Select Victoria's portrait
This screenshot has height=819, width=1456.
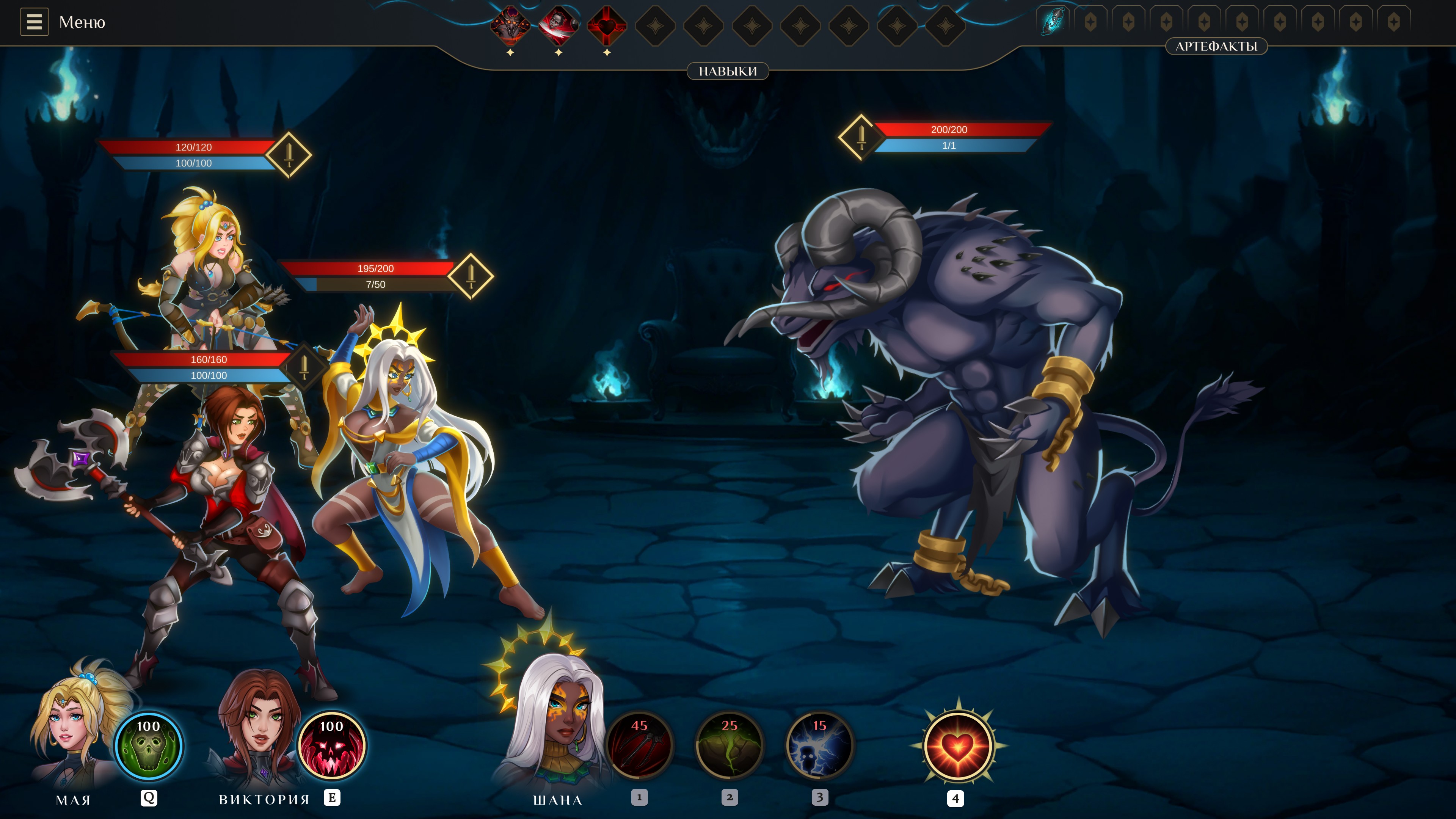tap(260, 729)
